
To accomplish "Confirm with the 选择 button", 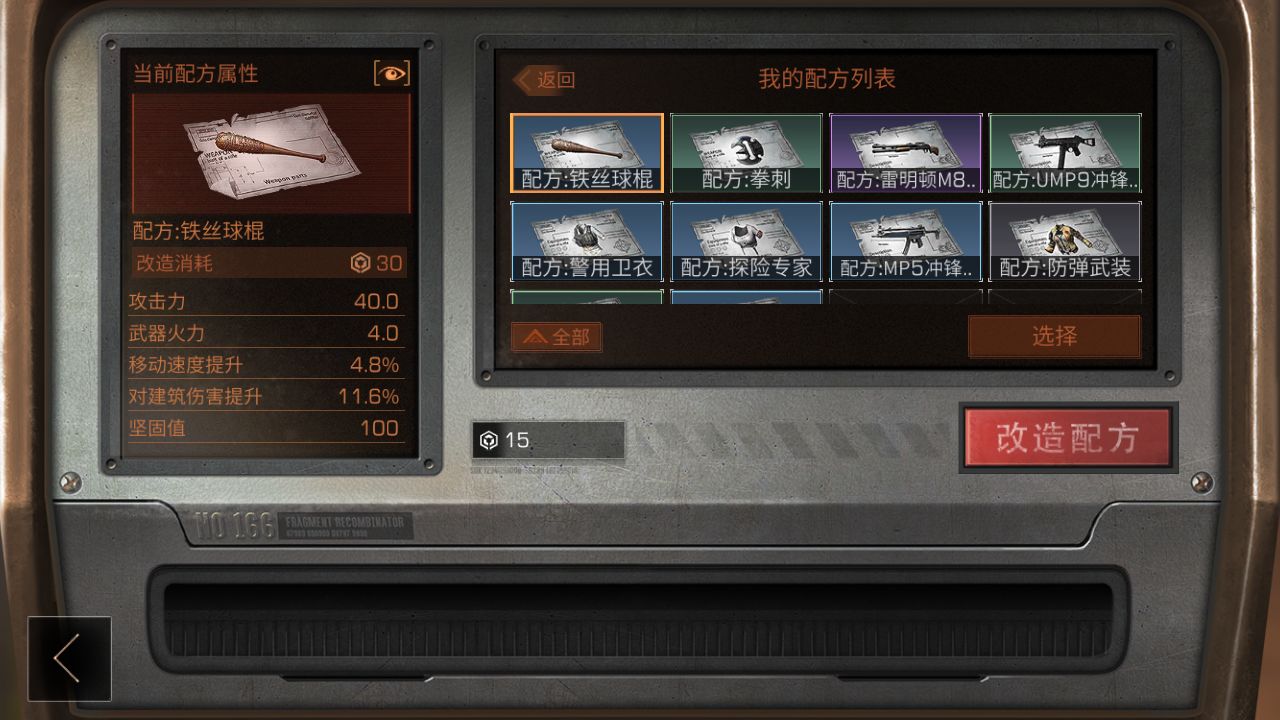I will point(1054,336).
